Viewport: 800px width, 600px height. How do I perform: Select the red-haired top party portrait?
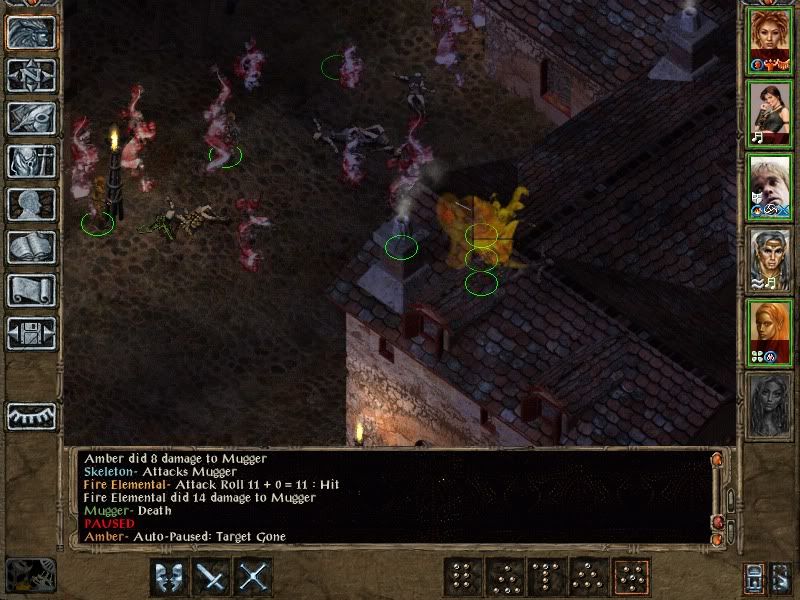(x=770, y=39)
